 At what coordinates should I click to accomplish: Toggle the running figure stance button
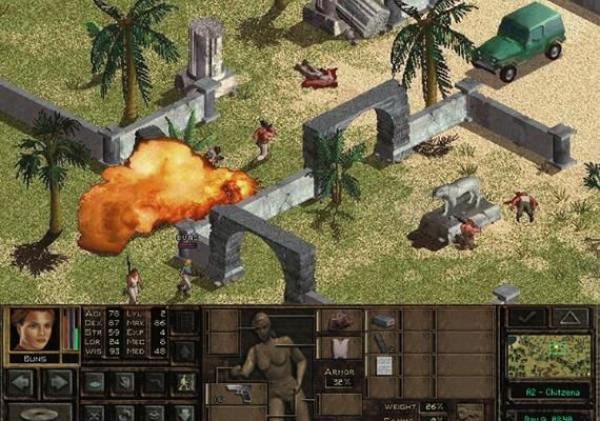184,381
